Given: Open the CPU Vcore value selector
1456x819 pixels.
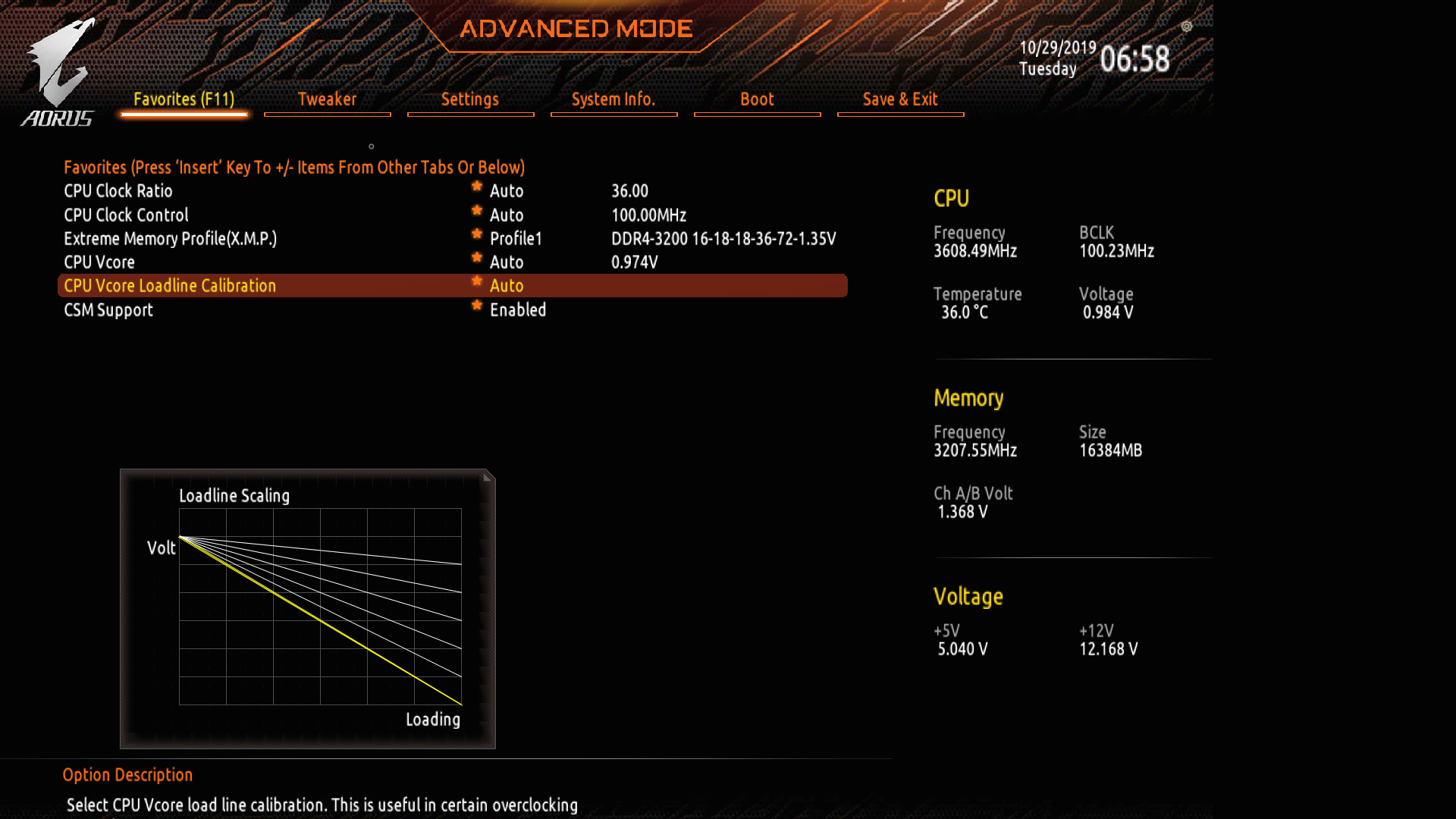Looking at the screenshot, I should [x=506, y=262].
